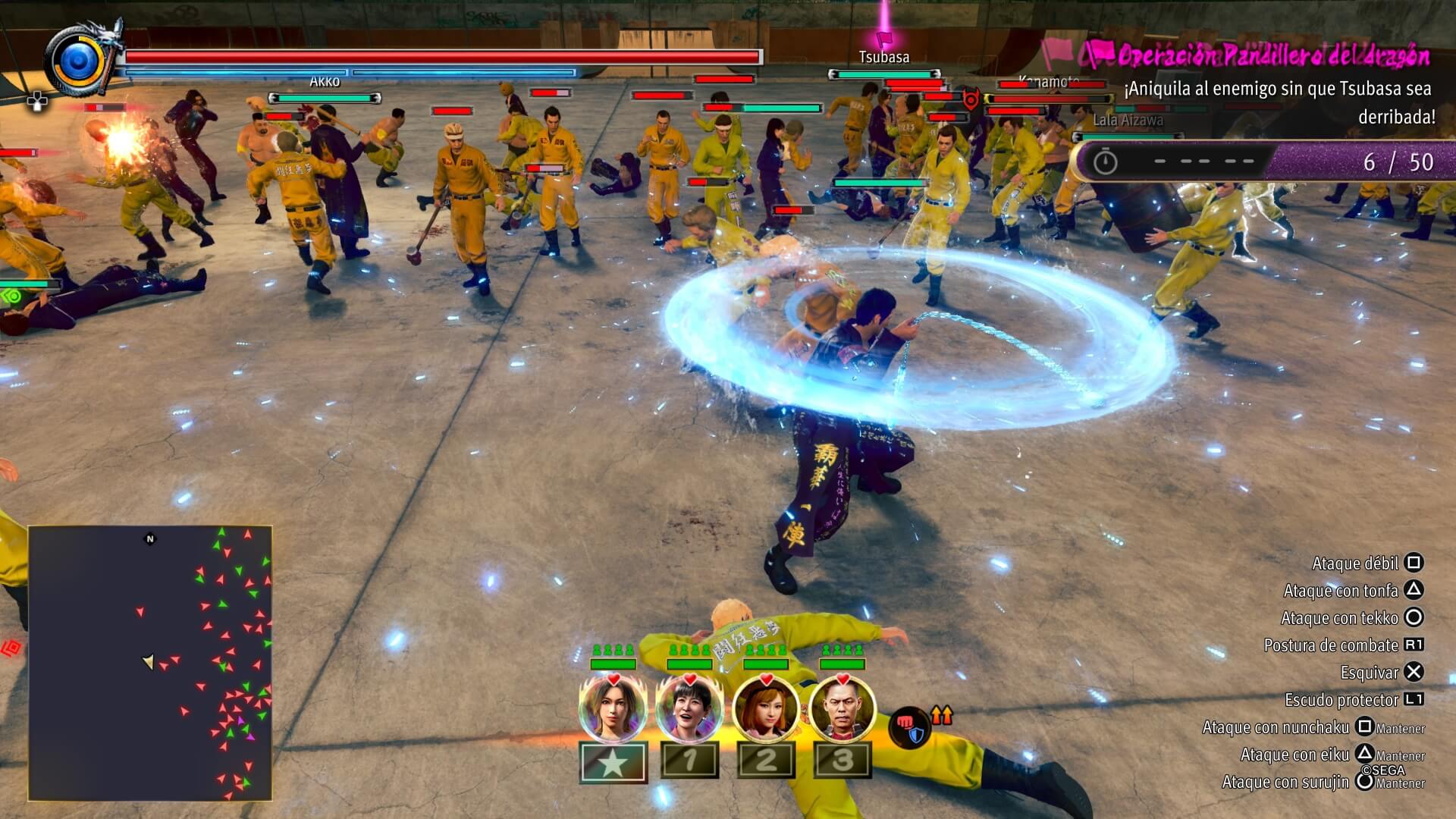Activate the star squad slot
This screenshot has height=819, width=1456.
coord(613,761)
